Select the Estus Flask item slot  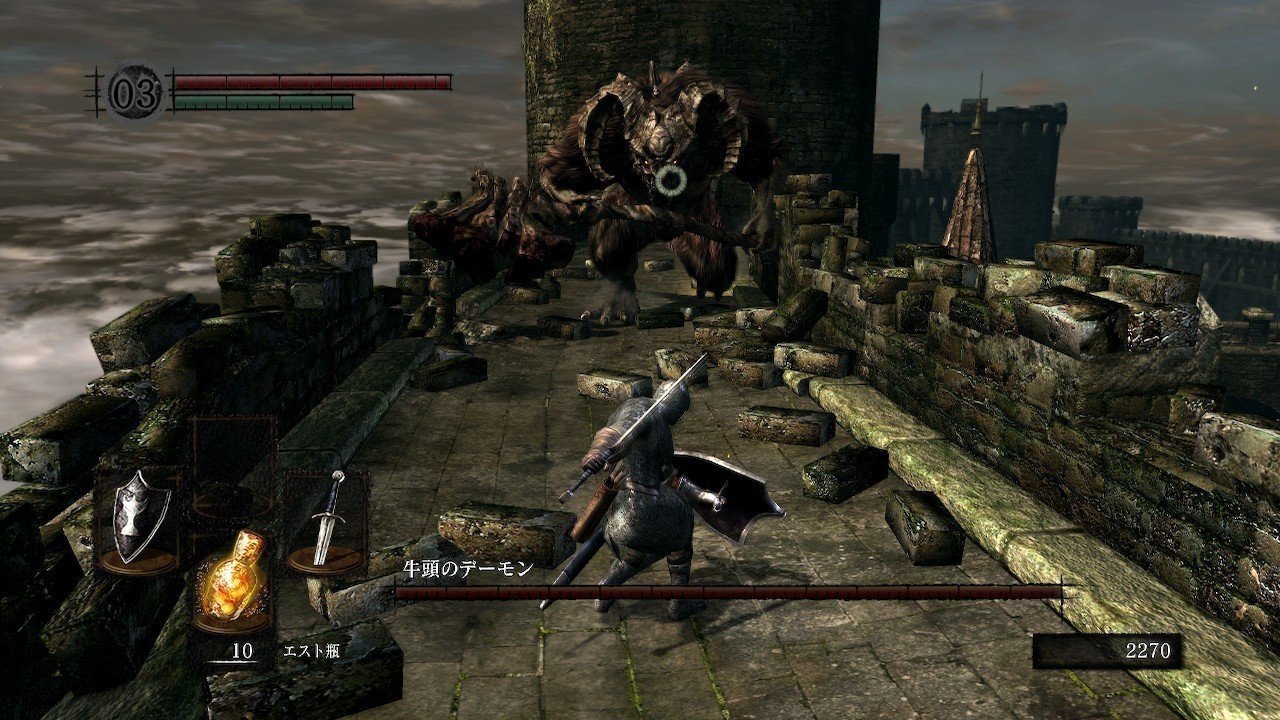tap(232, 580)
